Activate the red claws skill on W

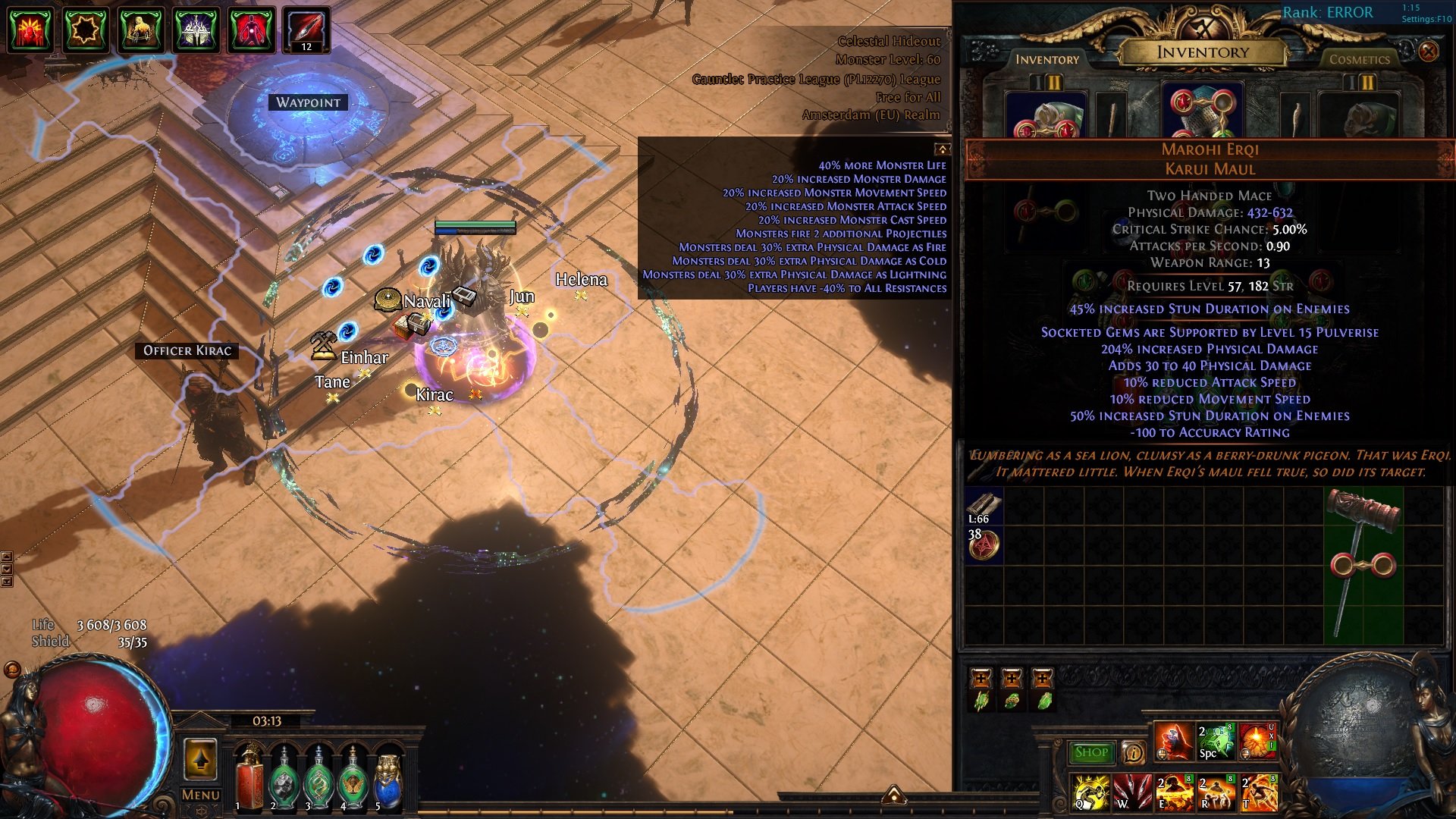coord(1132,792)
